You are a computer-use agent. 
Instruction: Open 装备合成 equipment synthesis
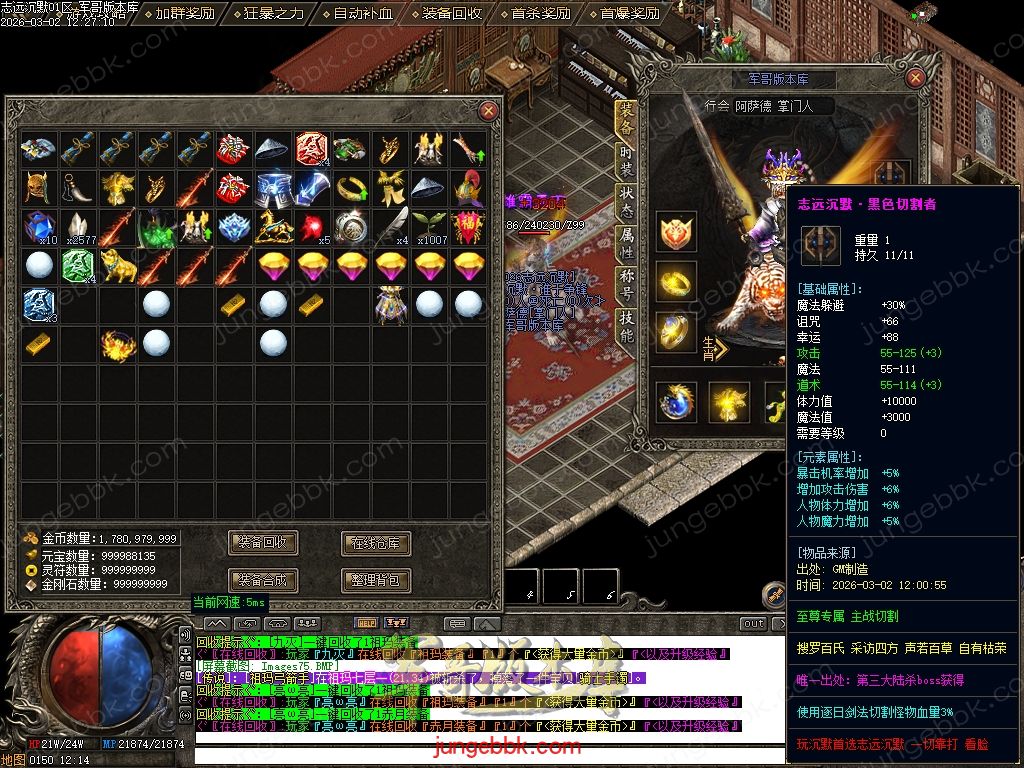point(264,580)
